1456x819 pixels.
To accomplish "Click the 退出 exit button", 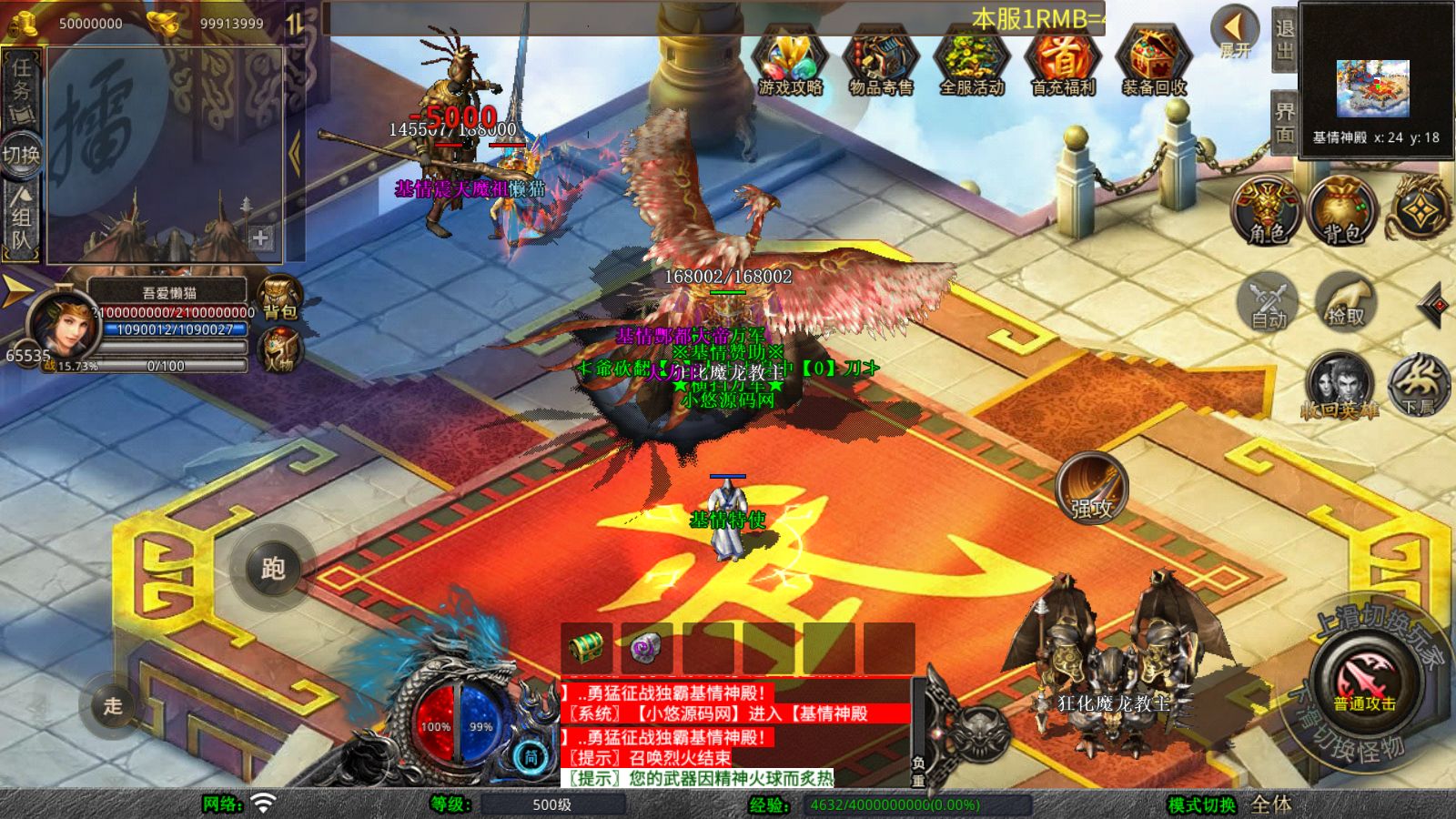I will pos(1284,39).
